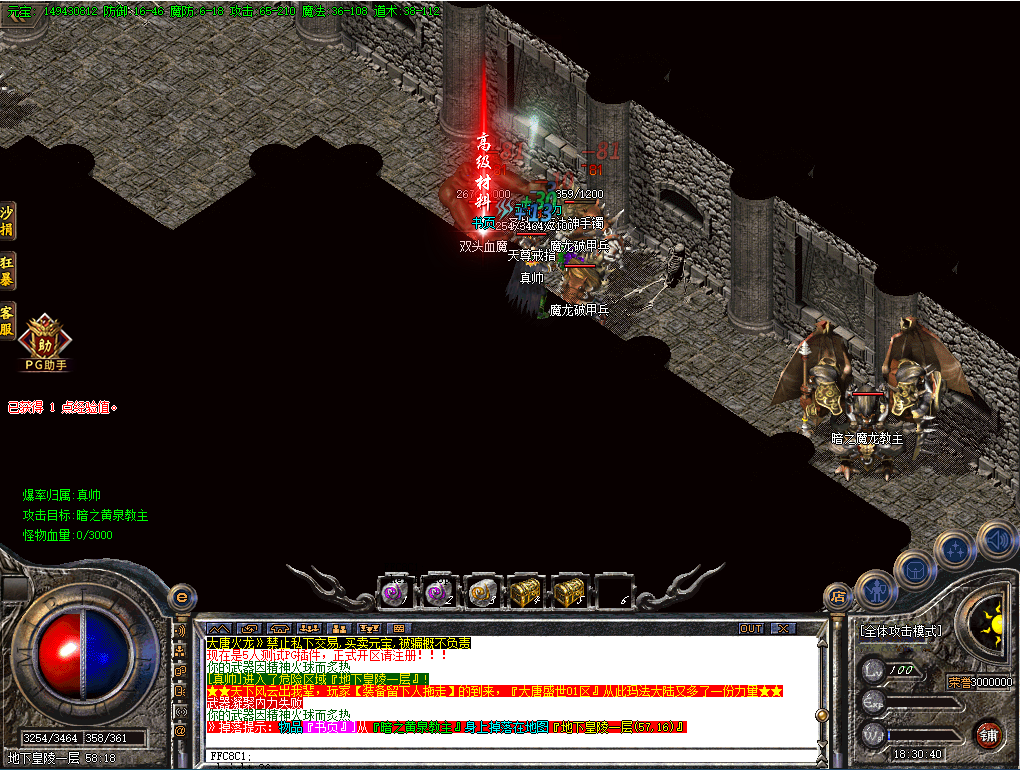Close the chat panel with X
This screenshot has height=770, width=1020.
click(781, 628)
